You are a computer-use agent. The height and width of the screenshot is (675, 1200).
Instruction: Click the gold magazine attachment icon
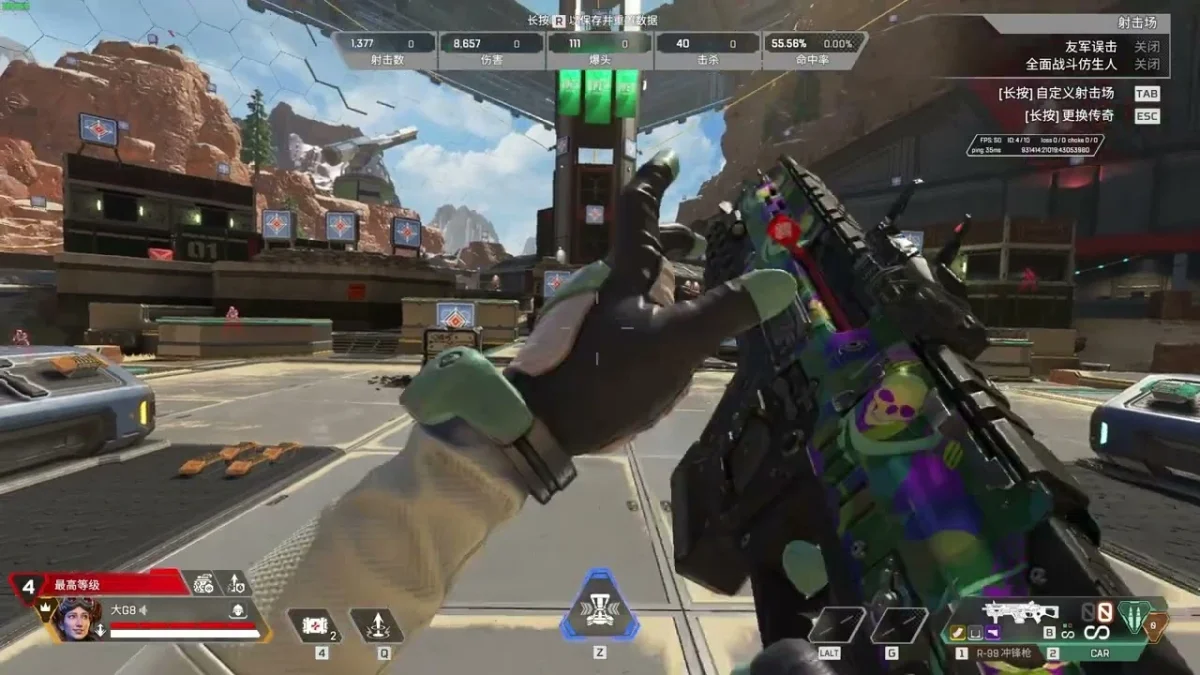coord(957,631)
